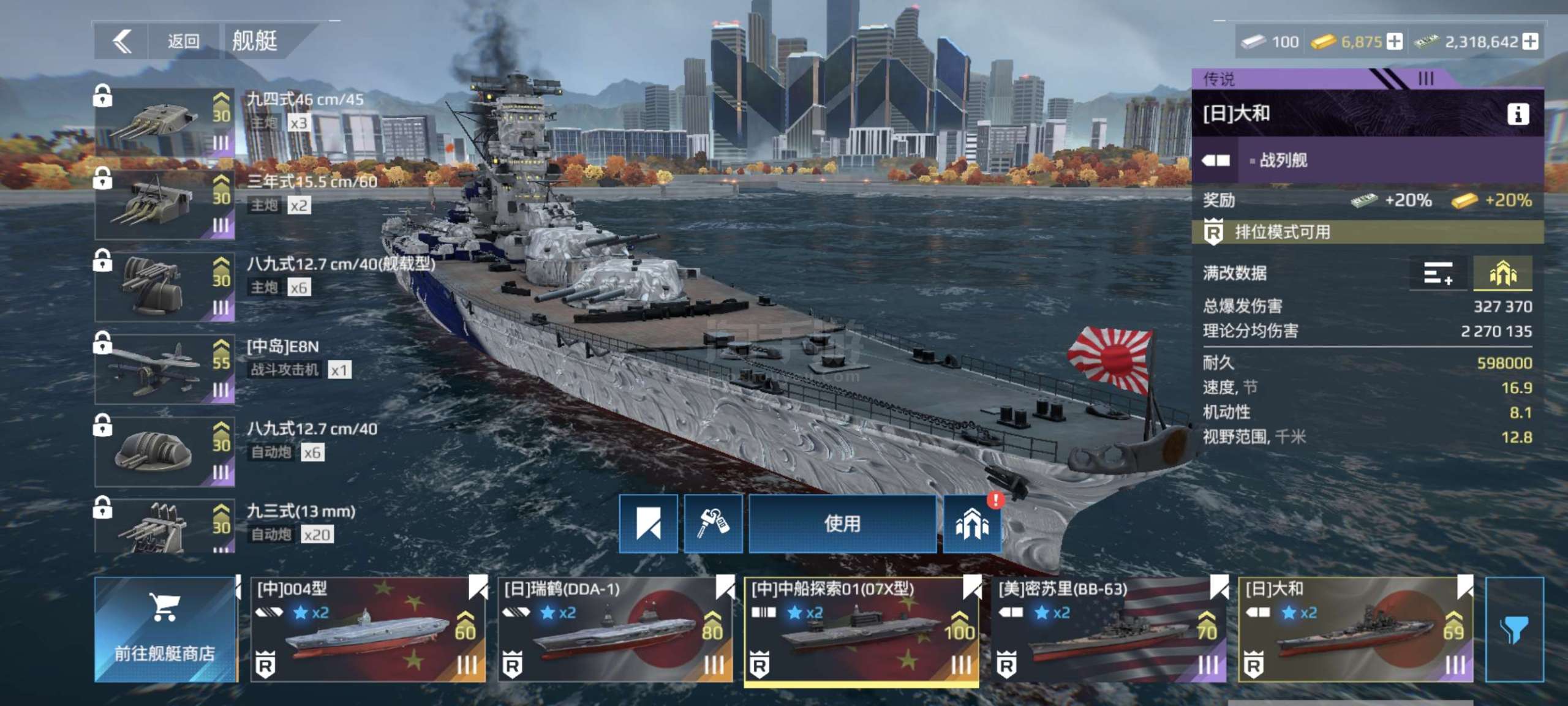The image size is (1568, 706).
Task: Choose the 九三式(13 mm) auto-cannon slot
Action: [165, 527]
